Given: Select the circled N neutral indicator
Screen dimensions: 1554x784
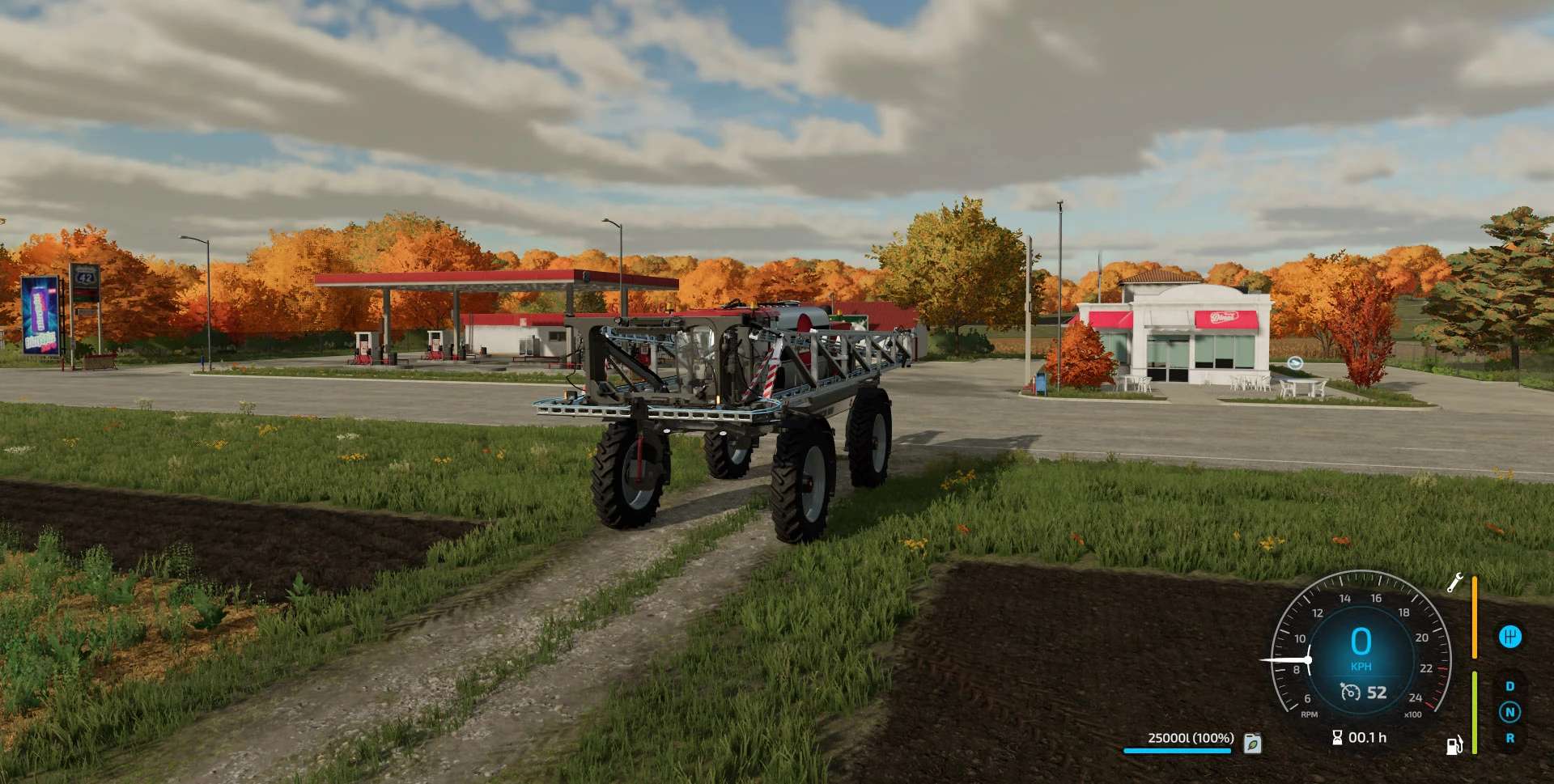Looking at the screenshot, I should click(x=1509, y=712).
